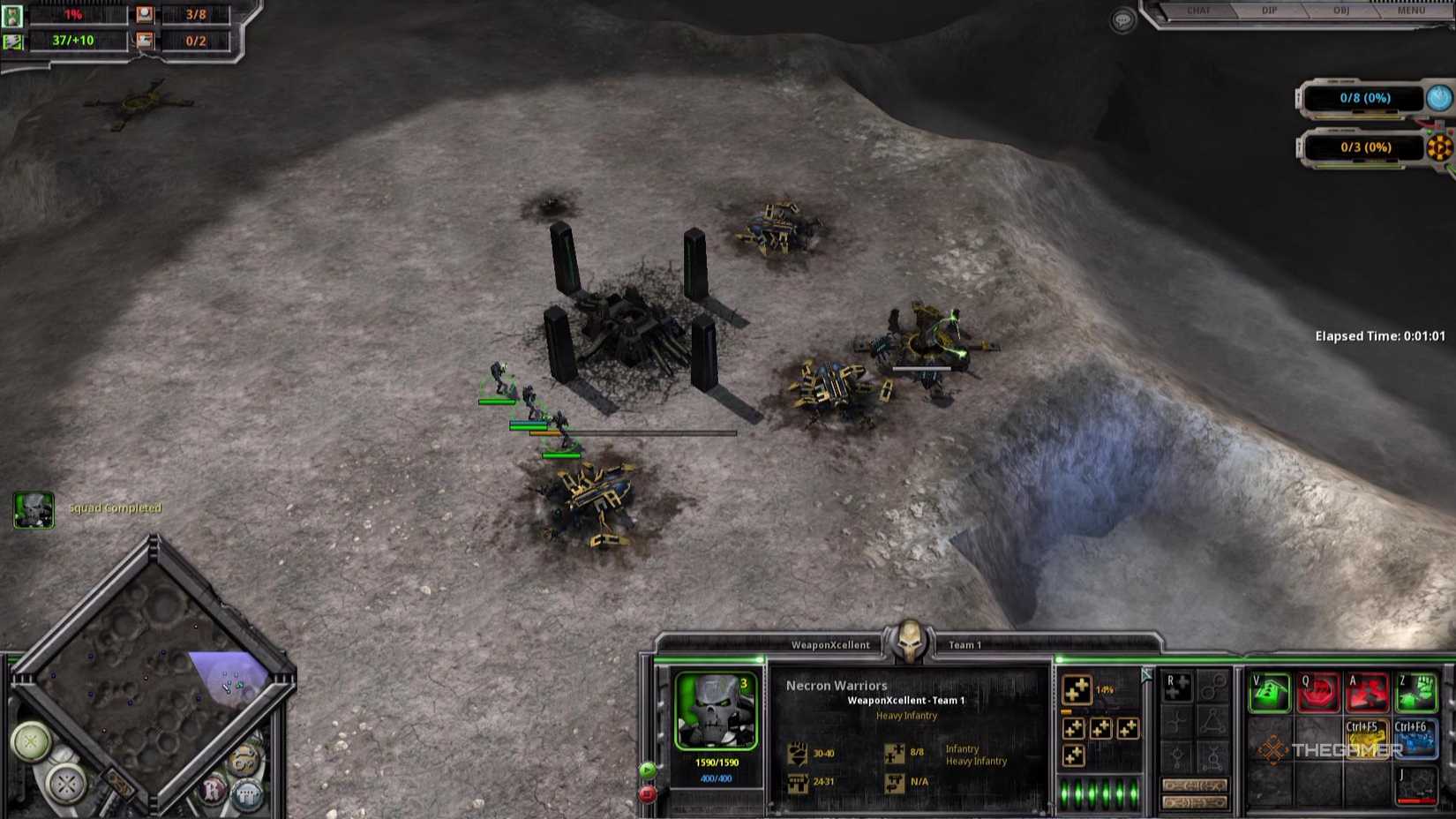The width and height of the screenshot is (1456, 819).
Task: Switch to the OBJ objectives tab
Action: pyautogui.click(x=1340, y=11)
